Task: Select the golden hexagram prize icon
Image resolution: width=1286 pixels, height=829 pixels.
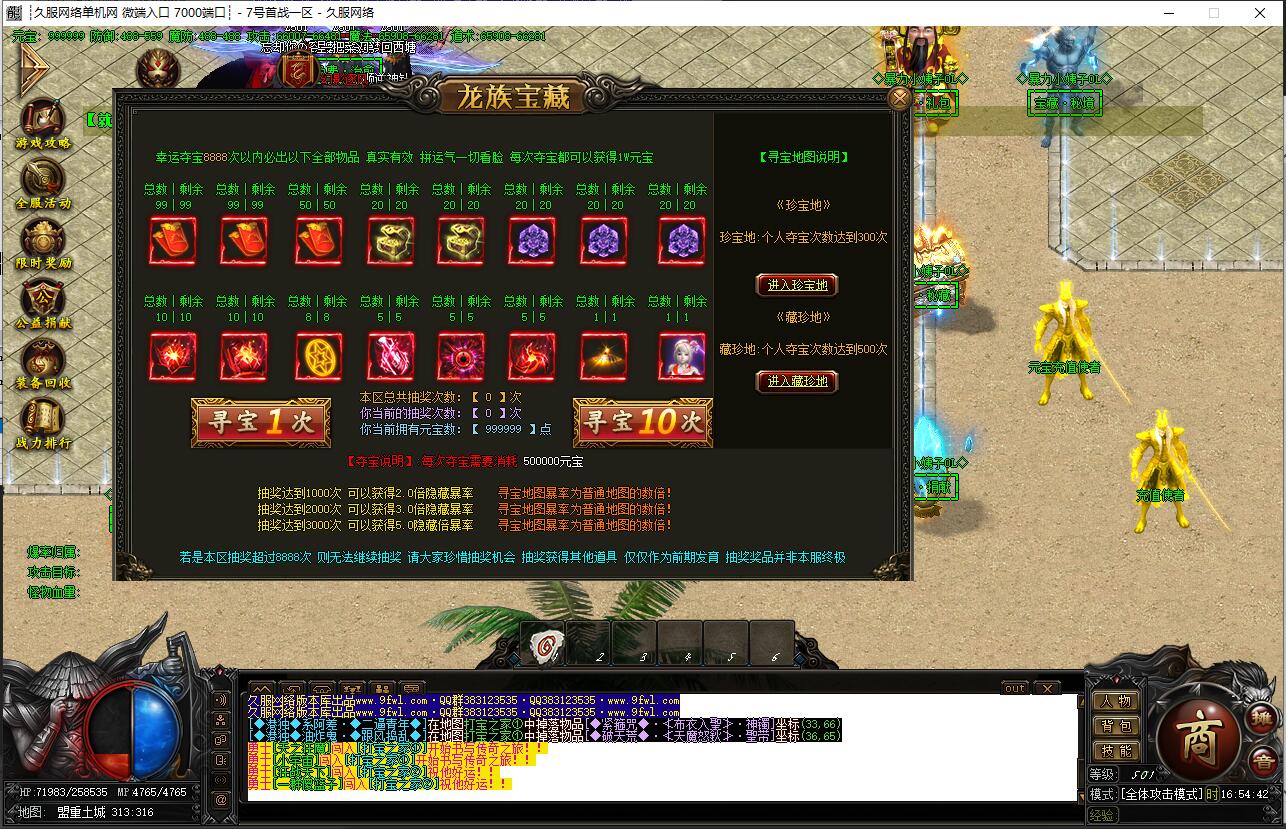Action: click(318, 356)
